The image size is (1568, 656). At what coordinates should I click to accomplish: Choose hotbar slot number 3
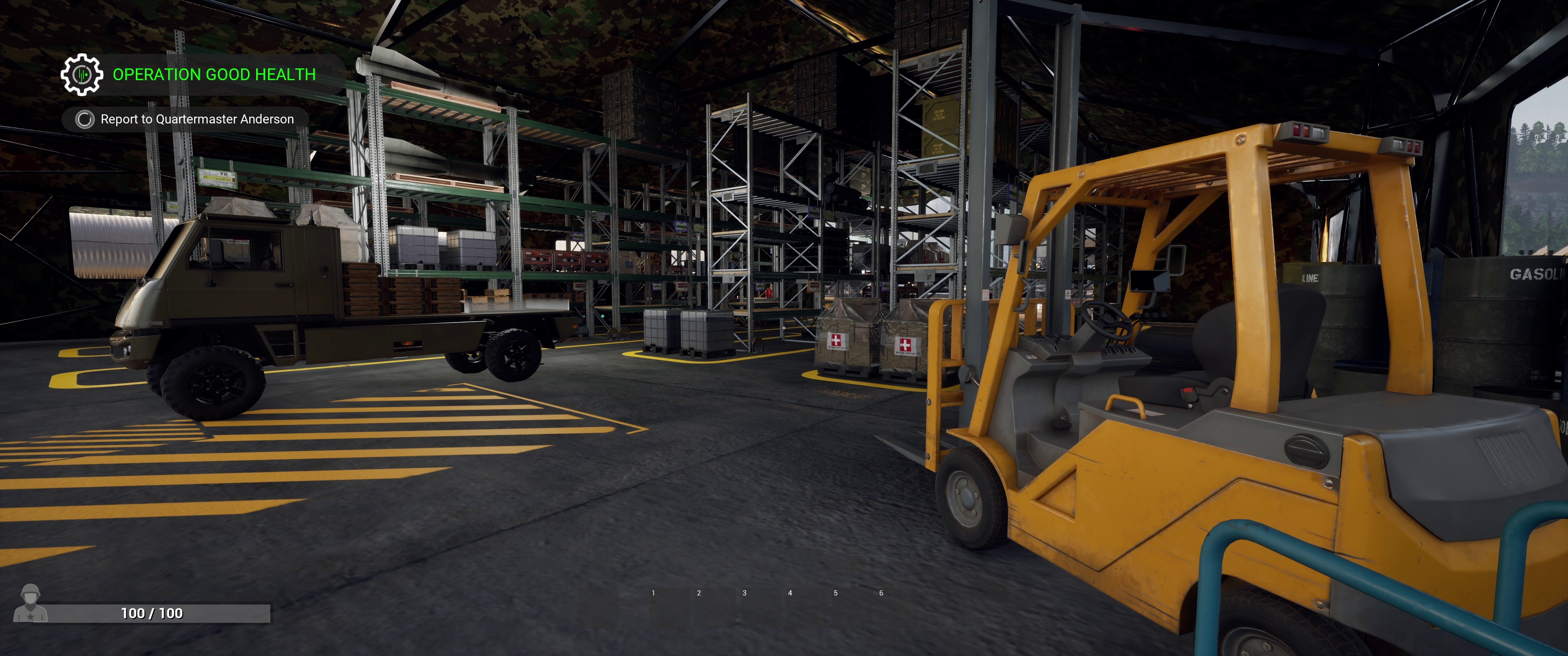coord(744,593)
